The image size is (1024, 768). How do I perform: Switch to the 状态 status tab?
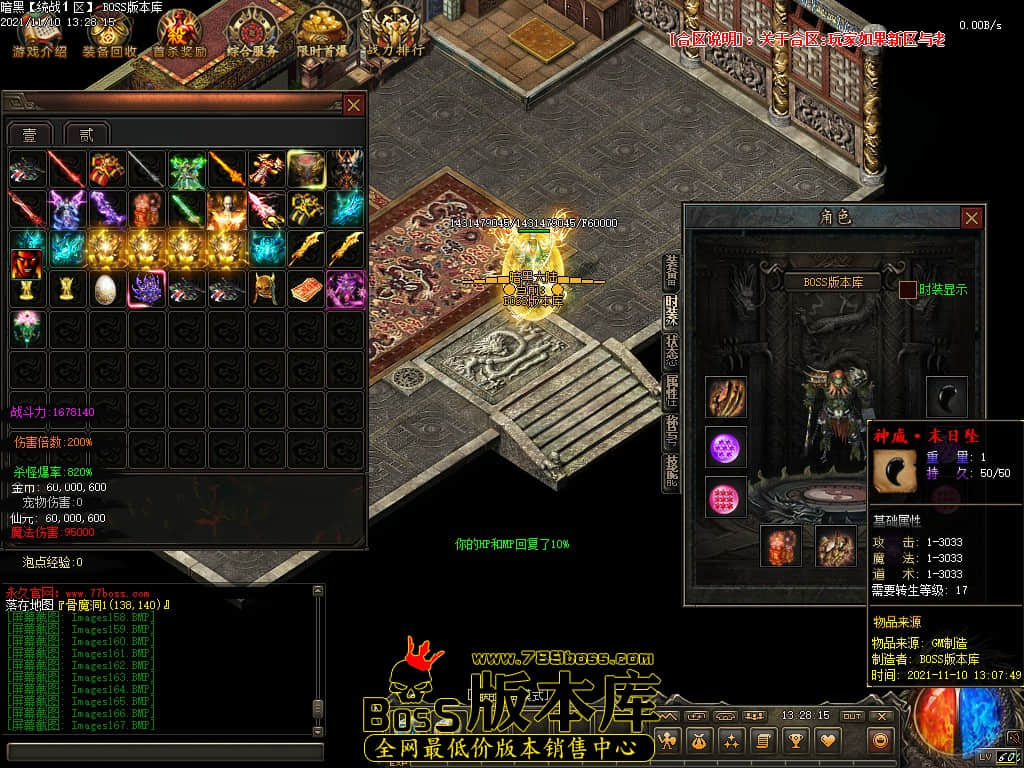click(x=672, y=352)
